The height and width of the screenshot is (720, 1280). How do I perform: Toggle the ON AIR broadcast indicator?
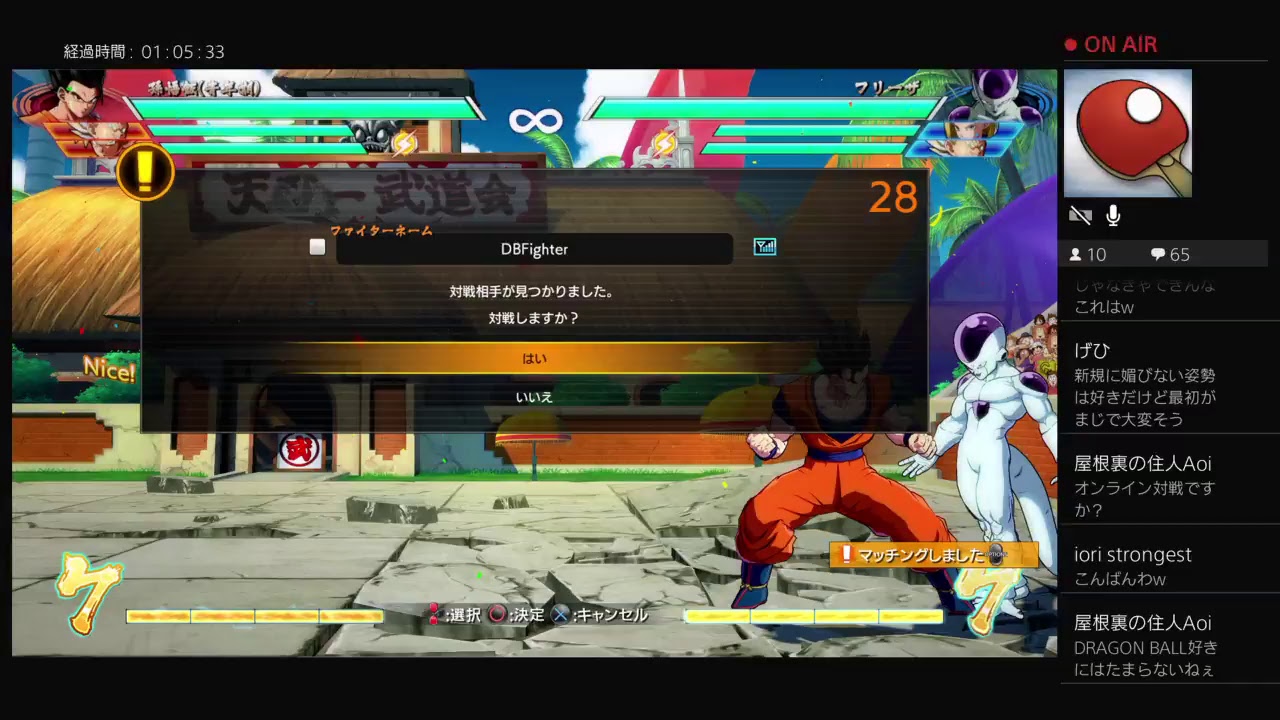click(x=1110, y=44)
